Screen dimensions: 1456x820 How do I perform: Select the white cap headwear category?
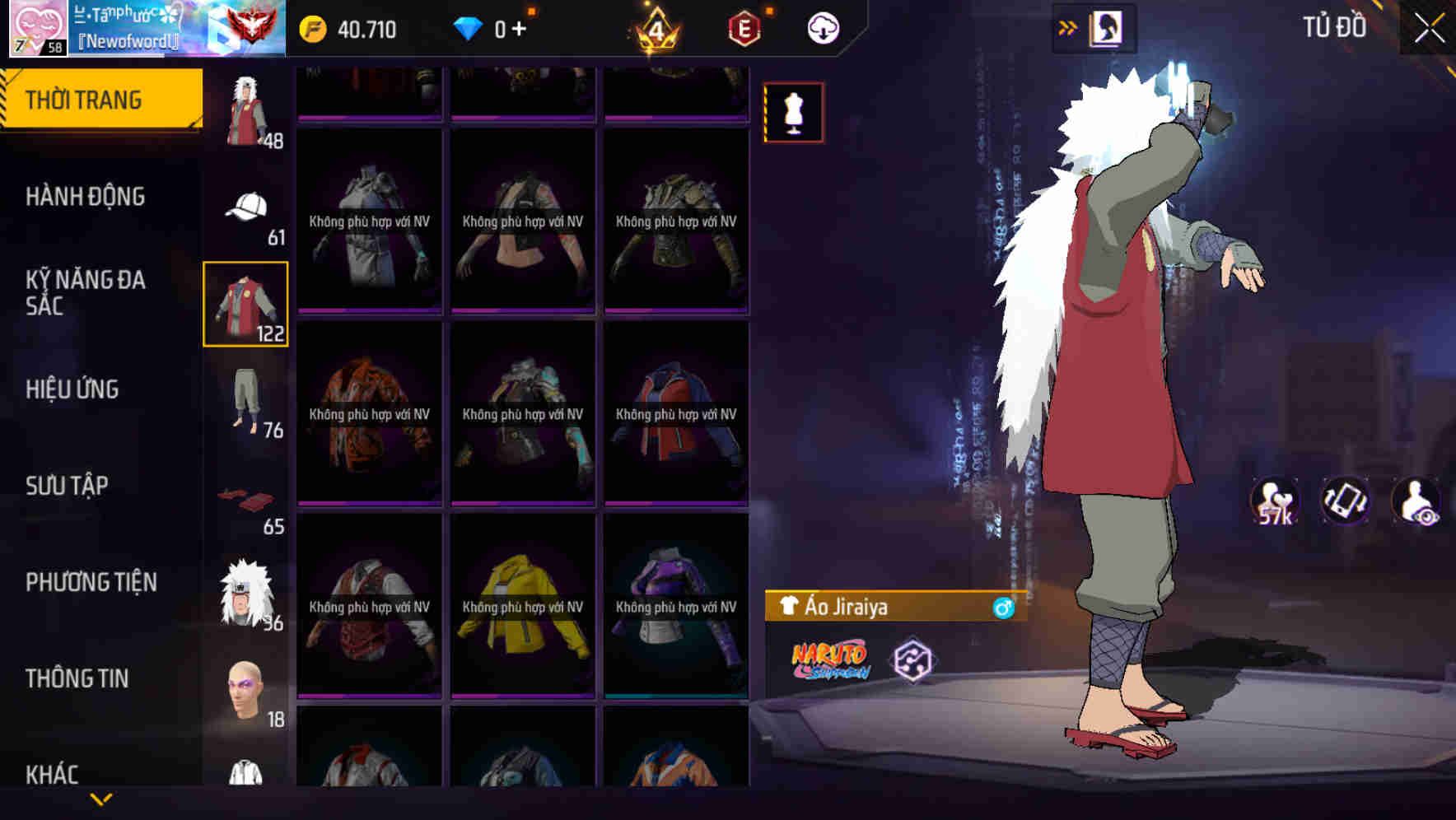pyautogui.click(x=246, y=206)
